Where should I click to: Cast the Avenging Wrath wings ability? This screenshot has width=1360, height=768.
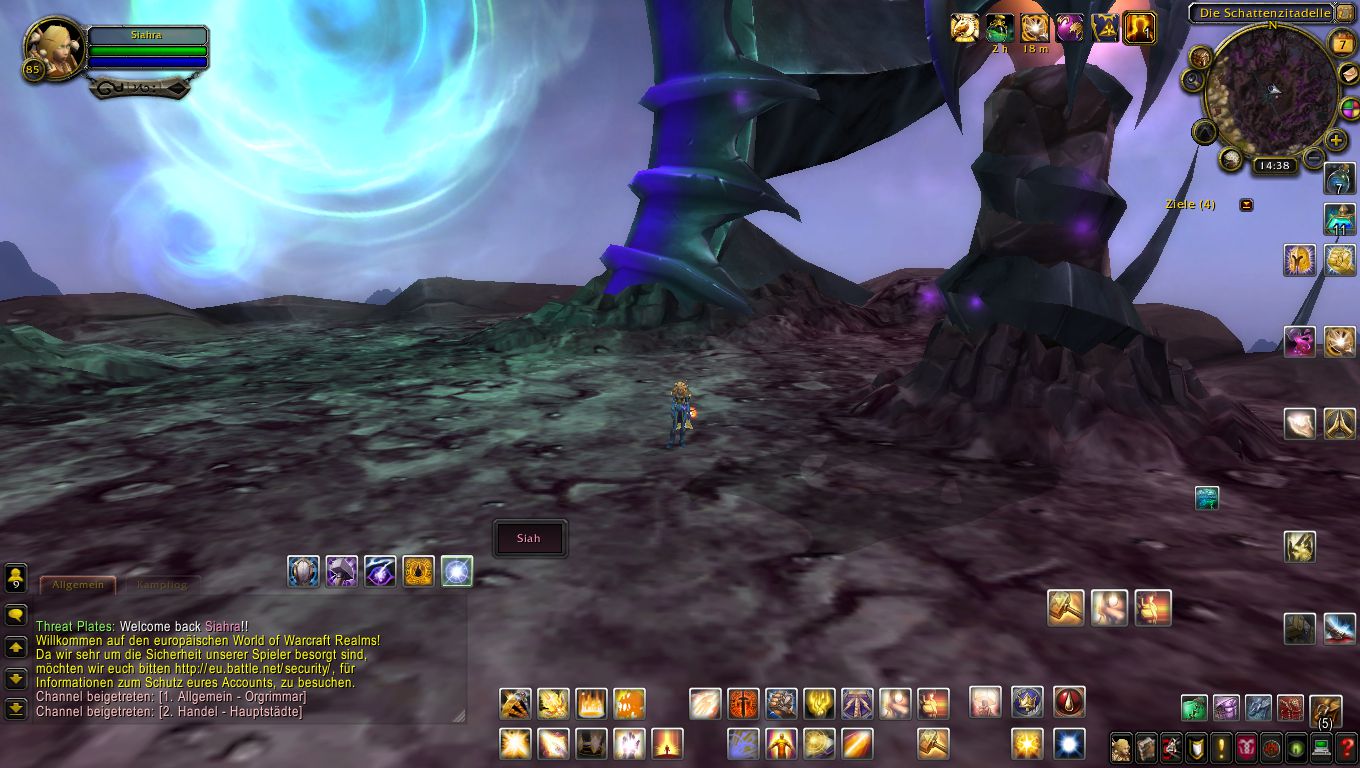780,744
